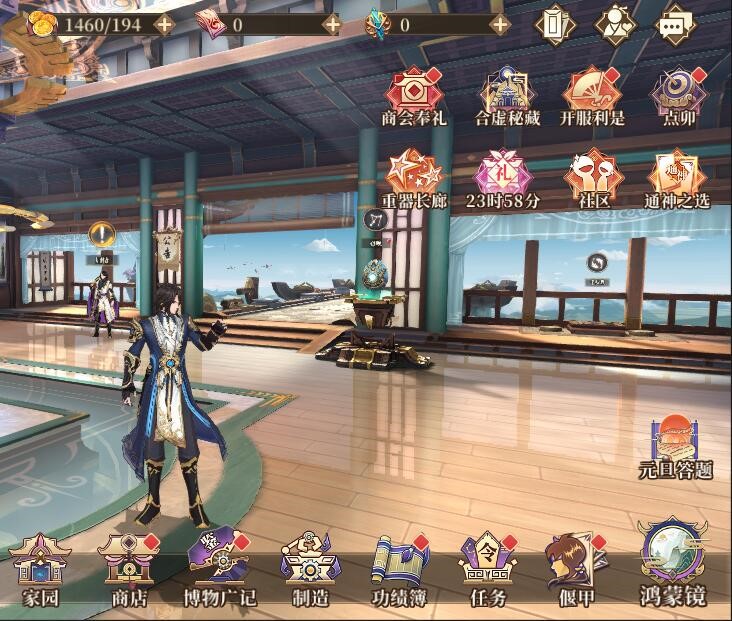
Task: Check in with 点卯
Action: click(x=679, y=97)
